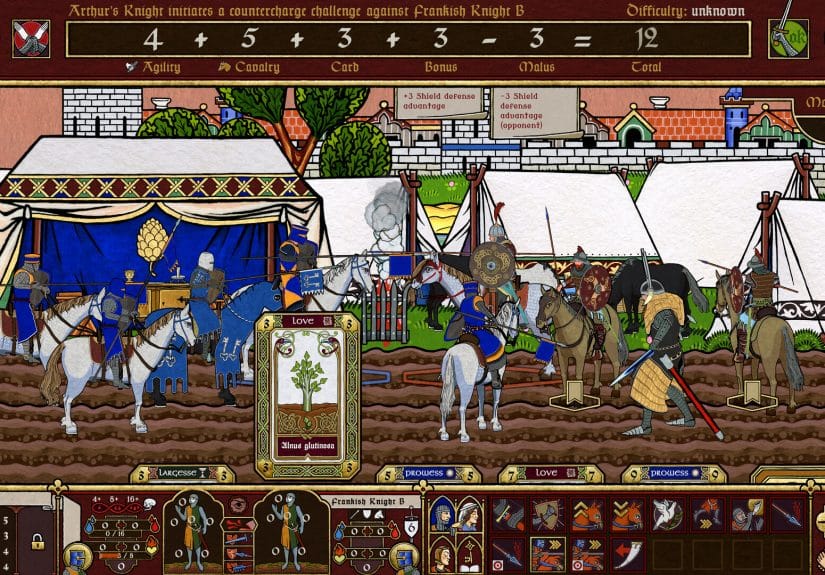Click the eye icon between the knight figures
The width and height of the screenshot is (825, 575).
(x=236, y=506)
